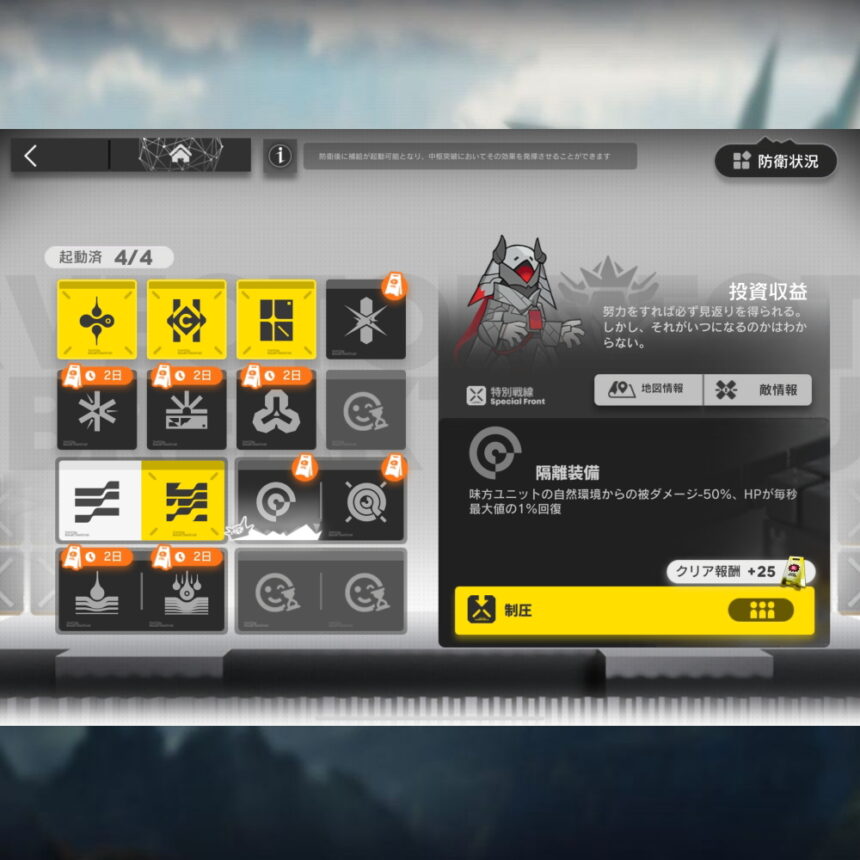Screen dimensions: 860x860
Task: Open the info circle icon
Action: pos(281,156)
